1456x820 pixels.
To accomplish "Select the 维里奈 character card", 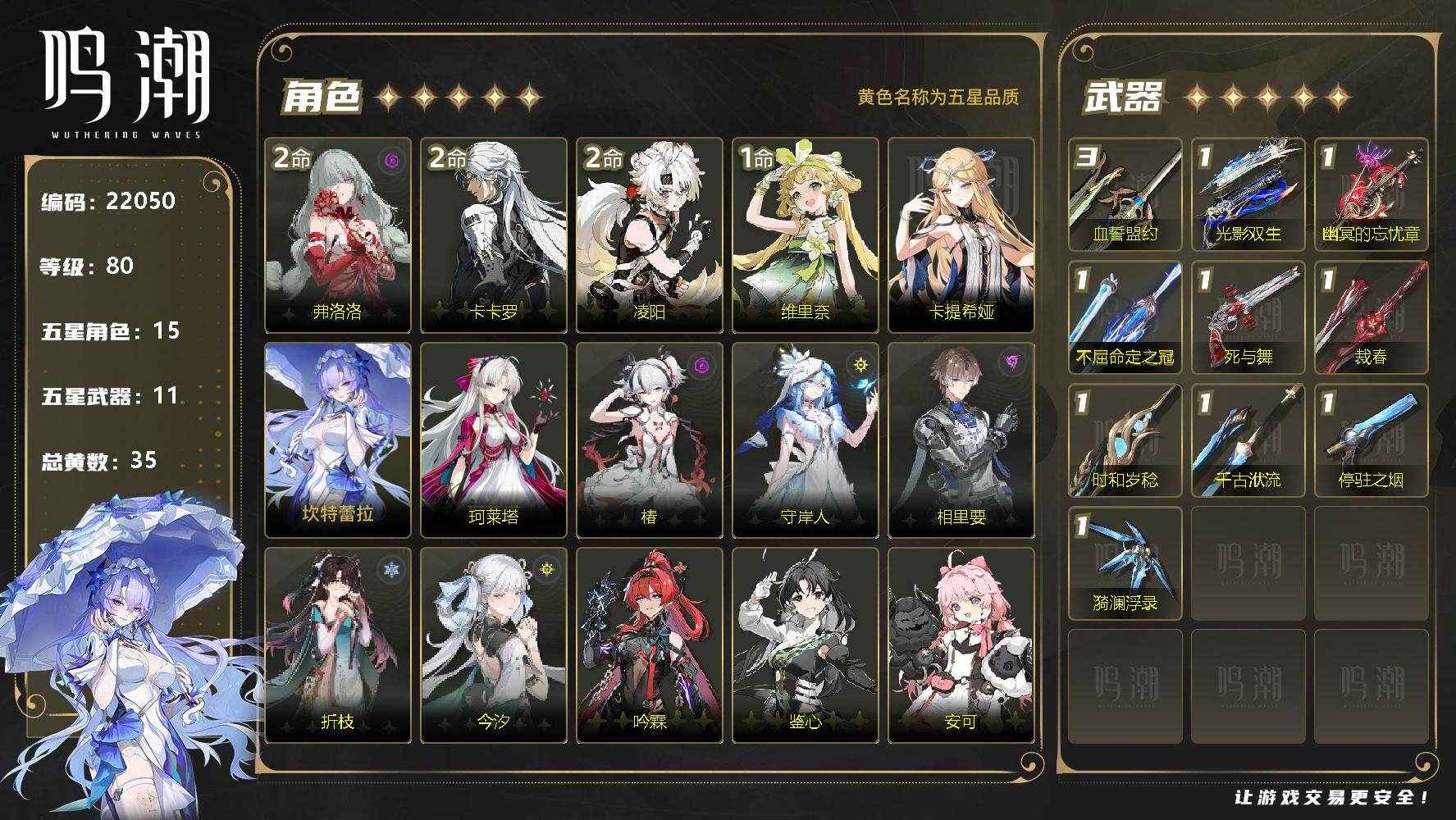I will pos(806,235).
